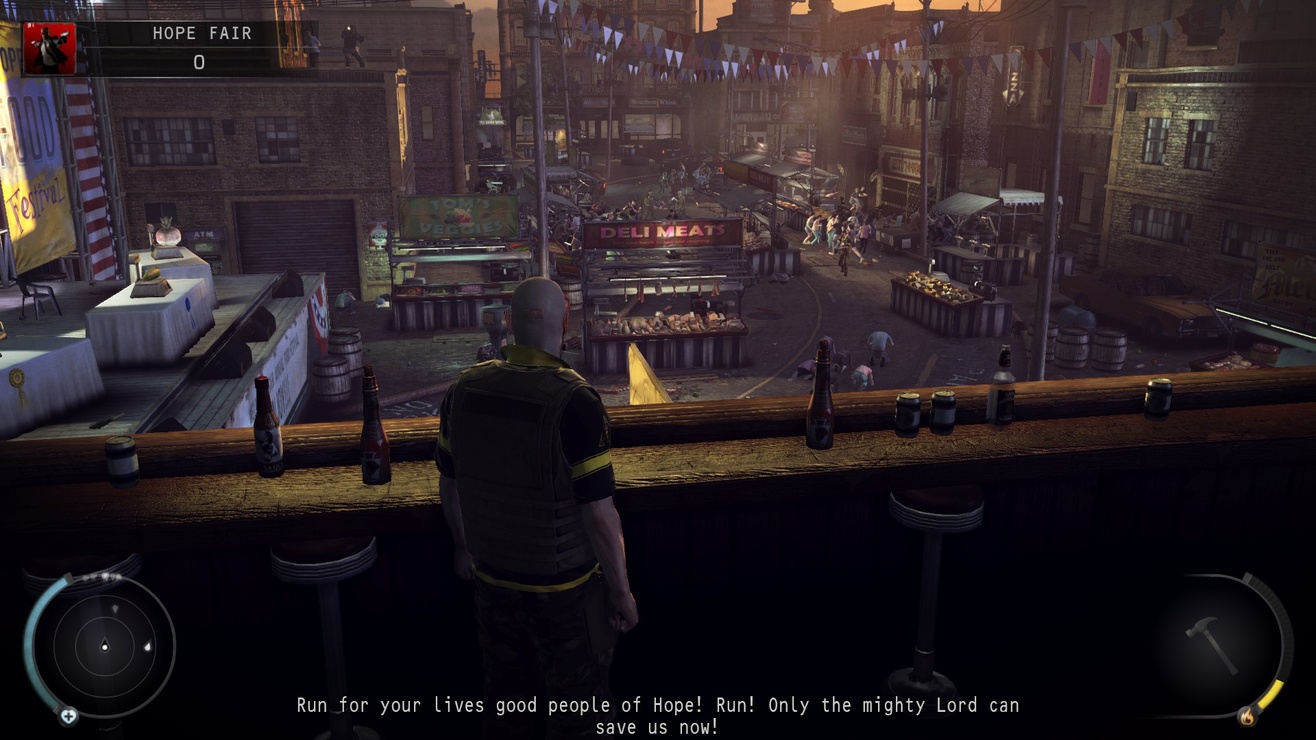Click the player arrow in the minimap center

[105, 646]
